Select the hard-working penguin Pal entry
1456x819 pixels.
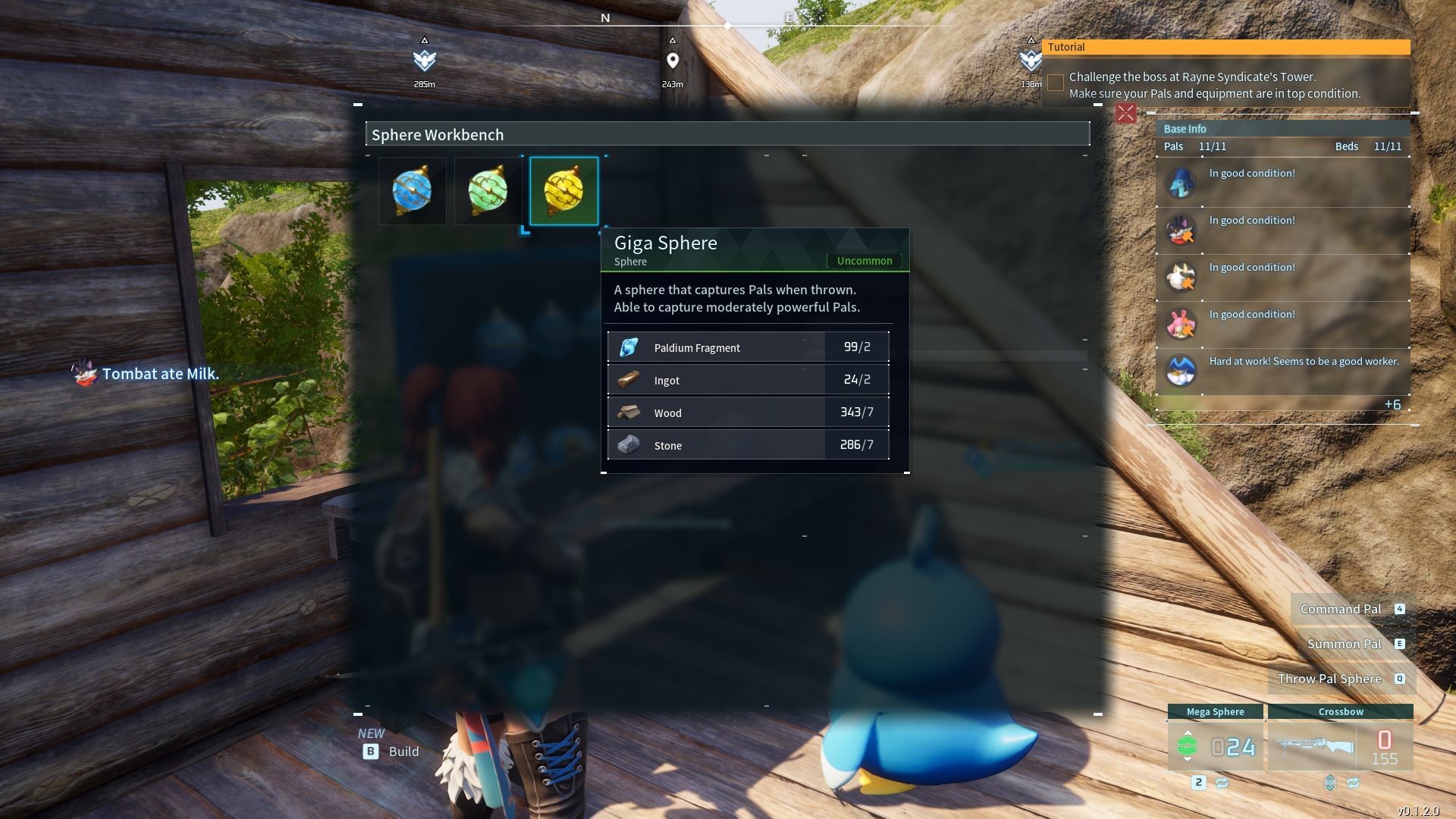point(1283,371)
